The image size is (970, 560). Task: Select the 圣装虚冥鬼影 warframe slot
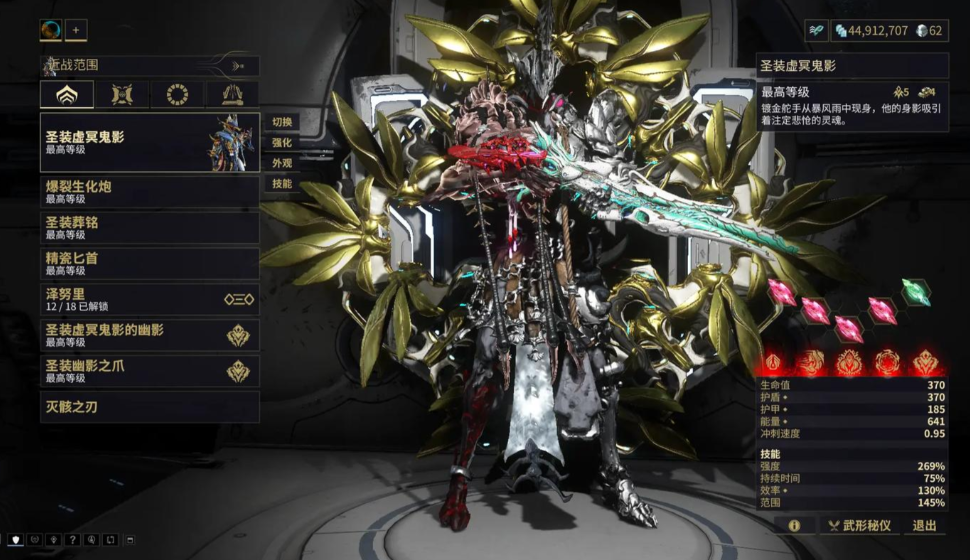149,142
